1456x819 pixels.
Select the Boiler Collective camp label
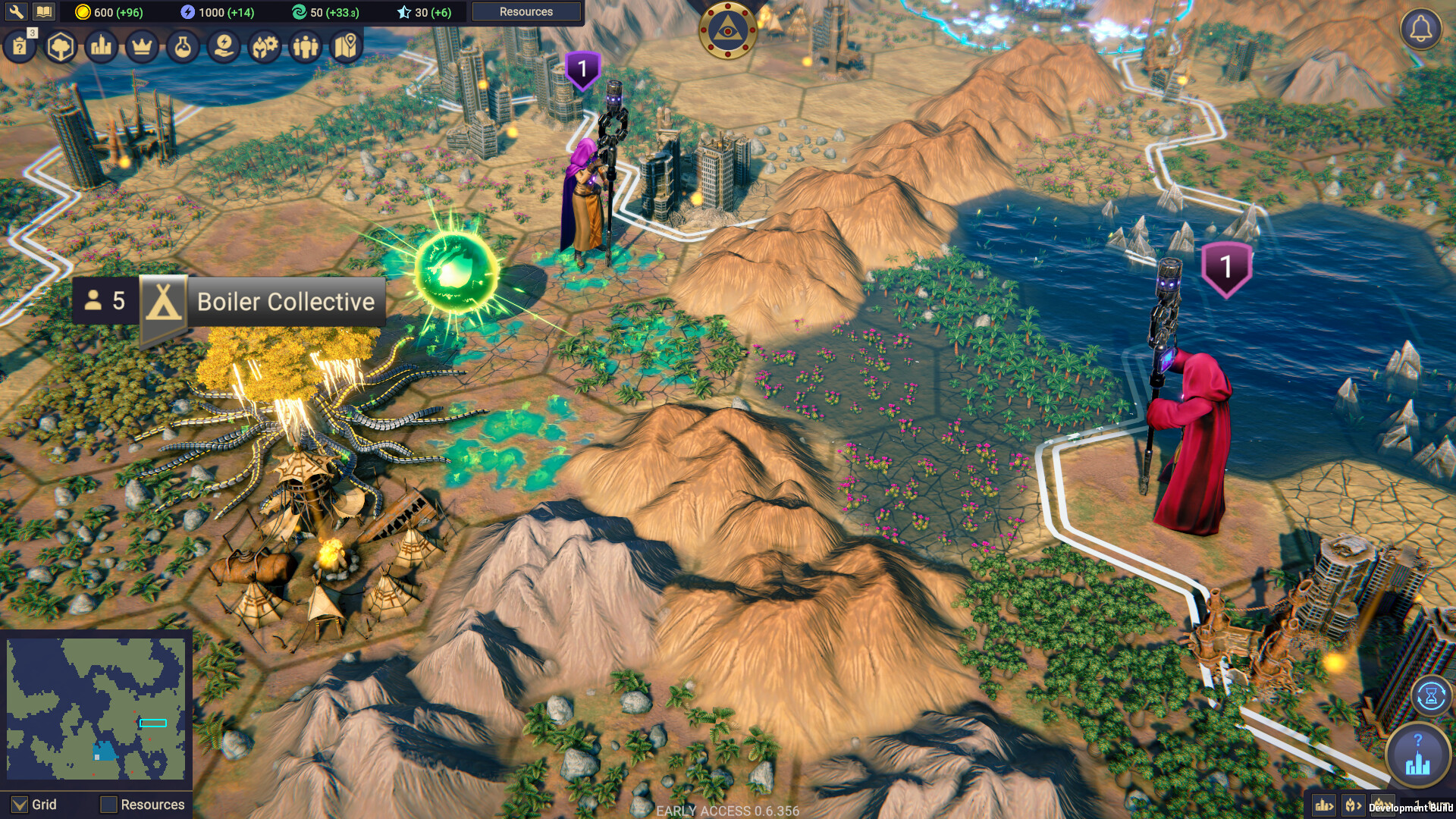click(x=286, y=301)
